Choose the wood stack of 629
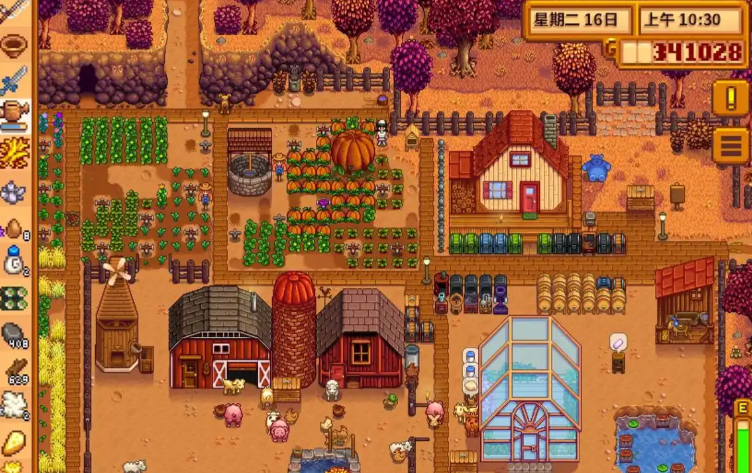 [x=14, y=371]
